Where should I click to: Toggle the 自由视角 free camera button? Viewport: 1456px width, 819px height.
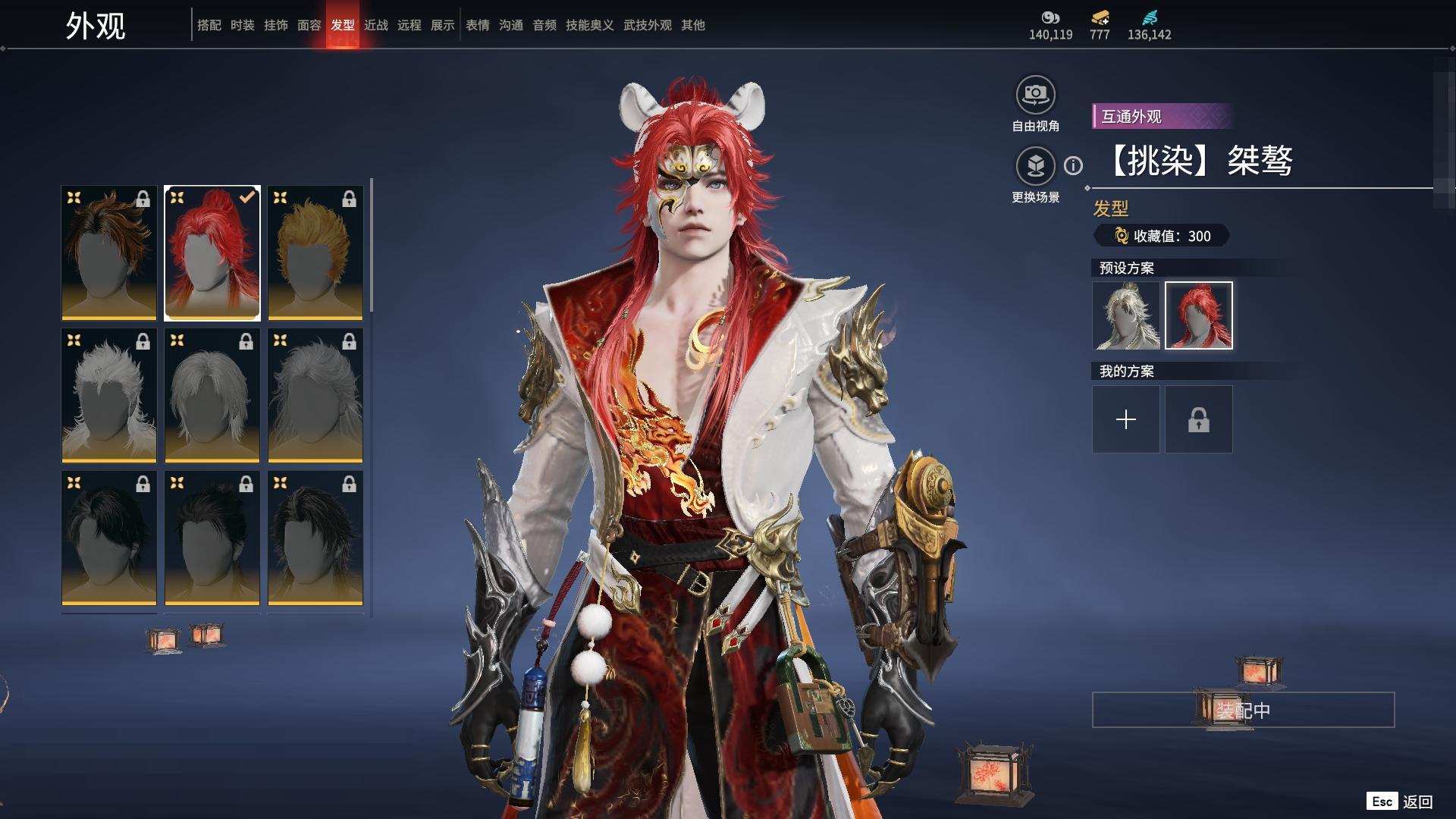click(1035, 95)
